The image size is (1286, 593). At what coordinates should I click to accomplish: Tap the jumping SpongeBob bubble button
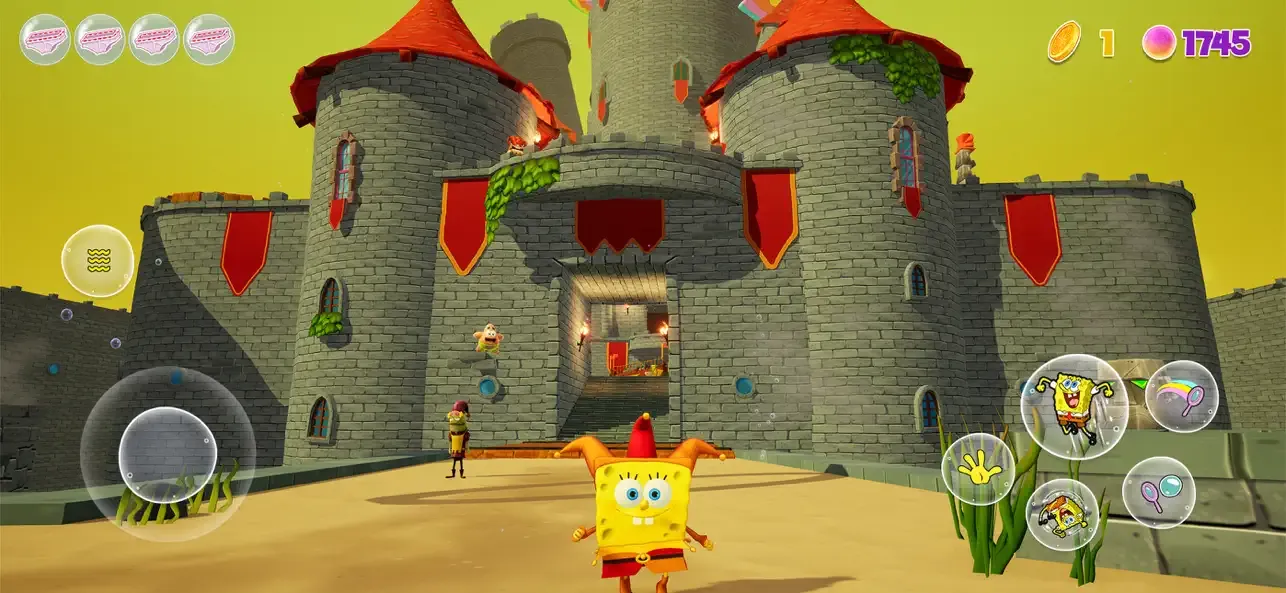(x=1073, y=405)
